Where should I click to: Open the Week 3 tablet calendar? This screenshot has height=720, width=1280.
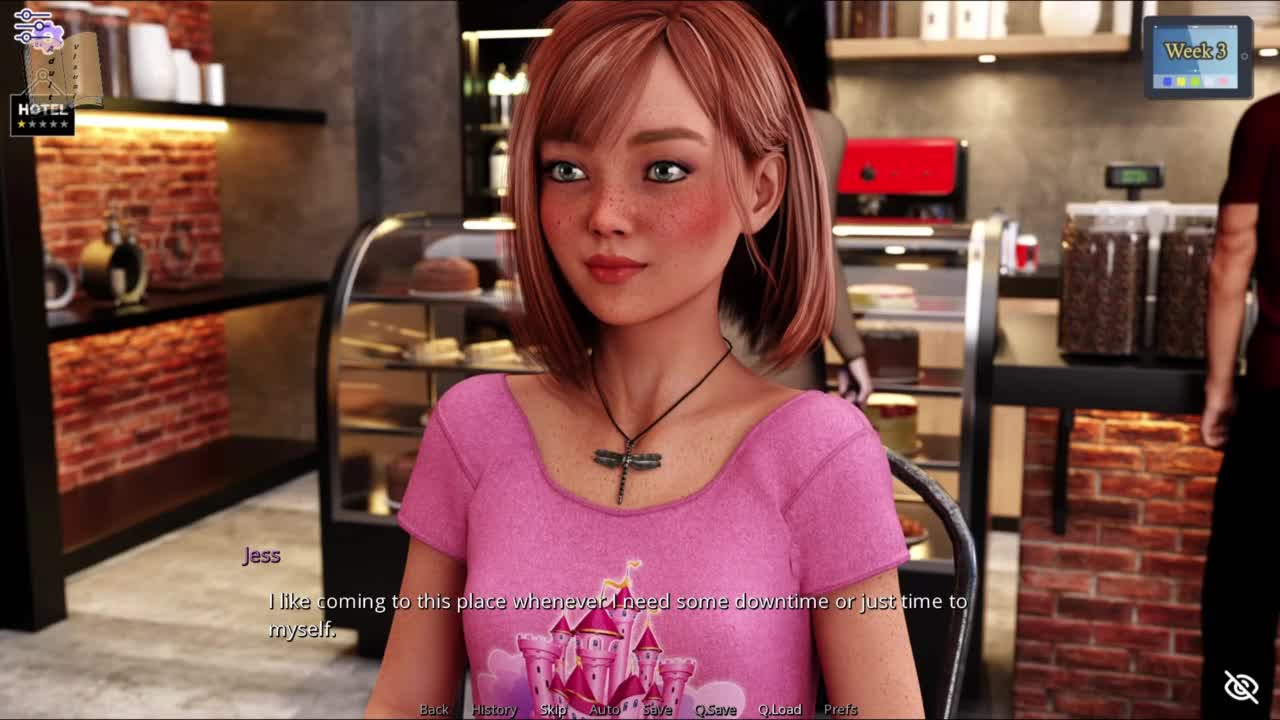click(1197, 56)
